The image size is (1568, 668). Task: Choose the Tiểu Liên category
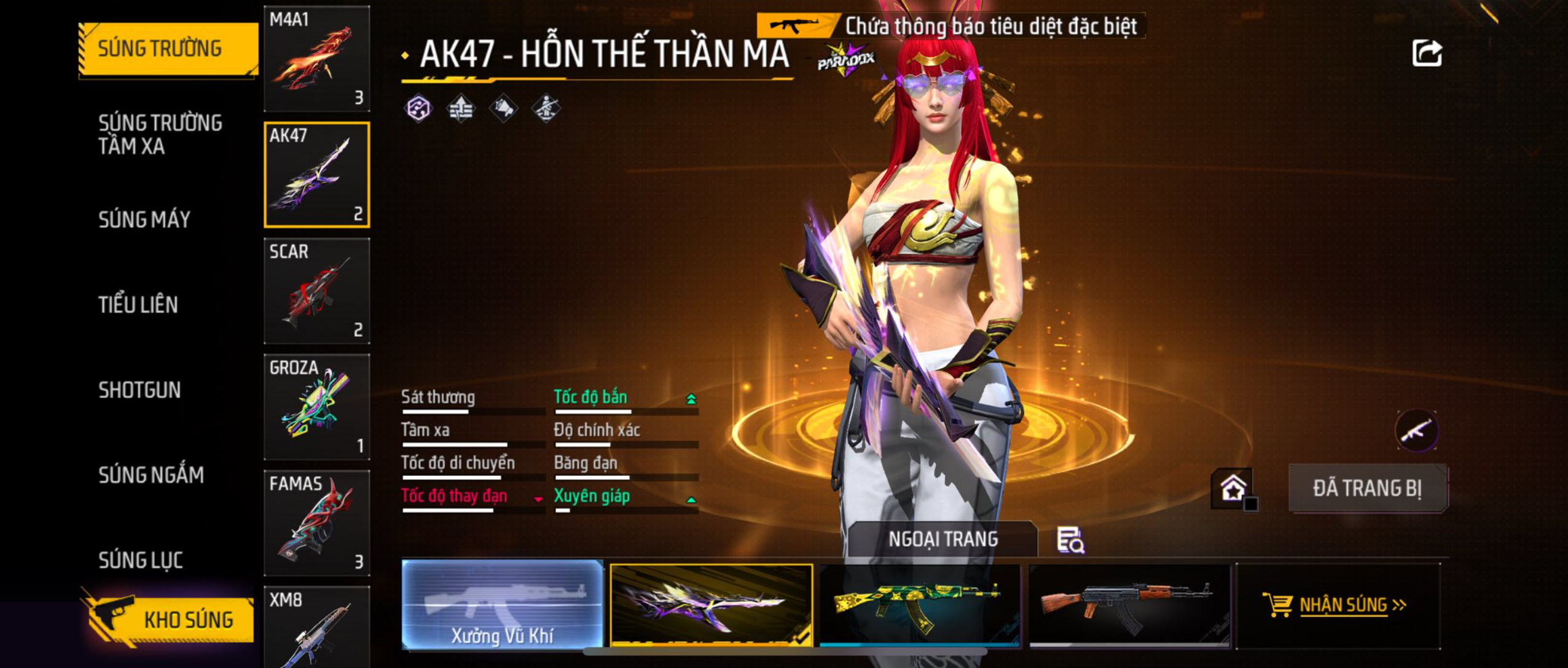coord(138,305)
